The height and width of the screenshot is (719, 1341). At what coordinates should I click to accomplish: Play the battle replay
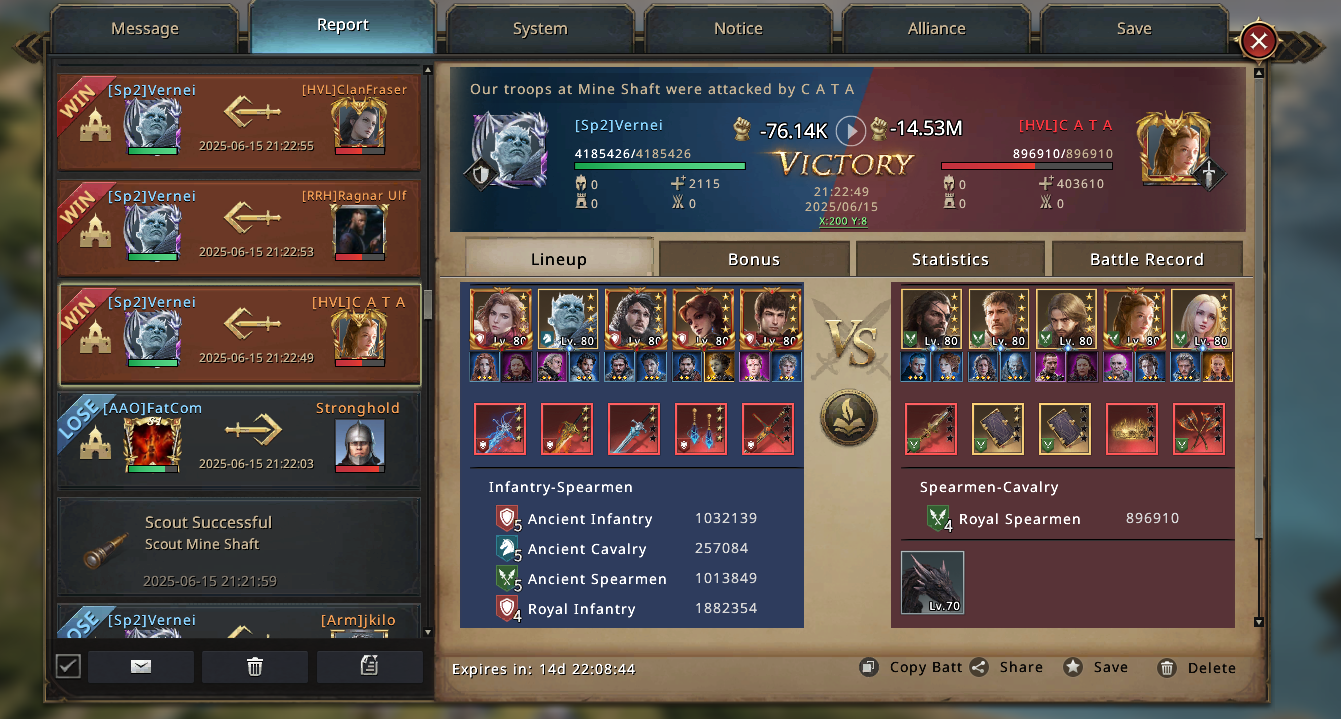point(850,130)
